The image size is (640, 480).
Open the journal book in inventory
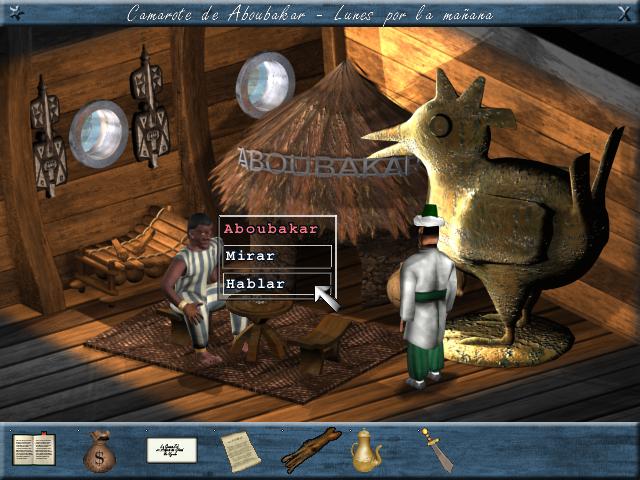34,450
